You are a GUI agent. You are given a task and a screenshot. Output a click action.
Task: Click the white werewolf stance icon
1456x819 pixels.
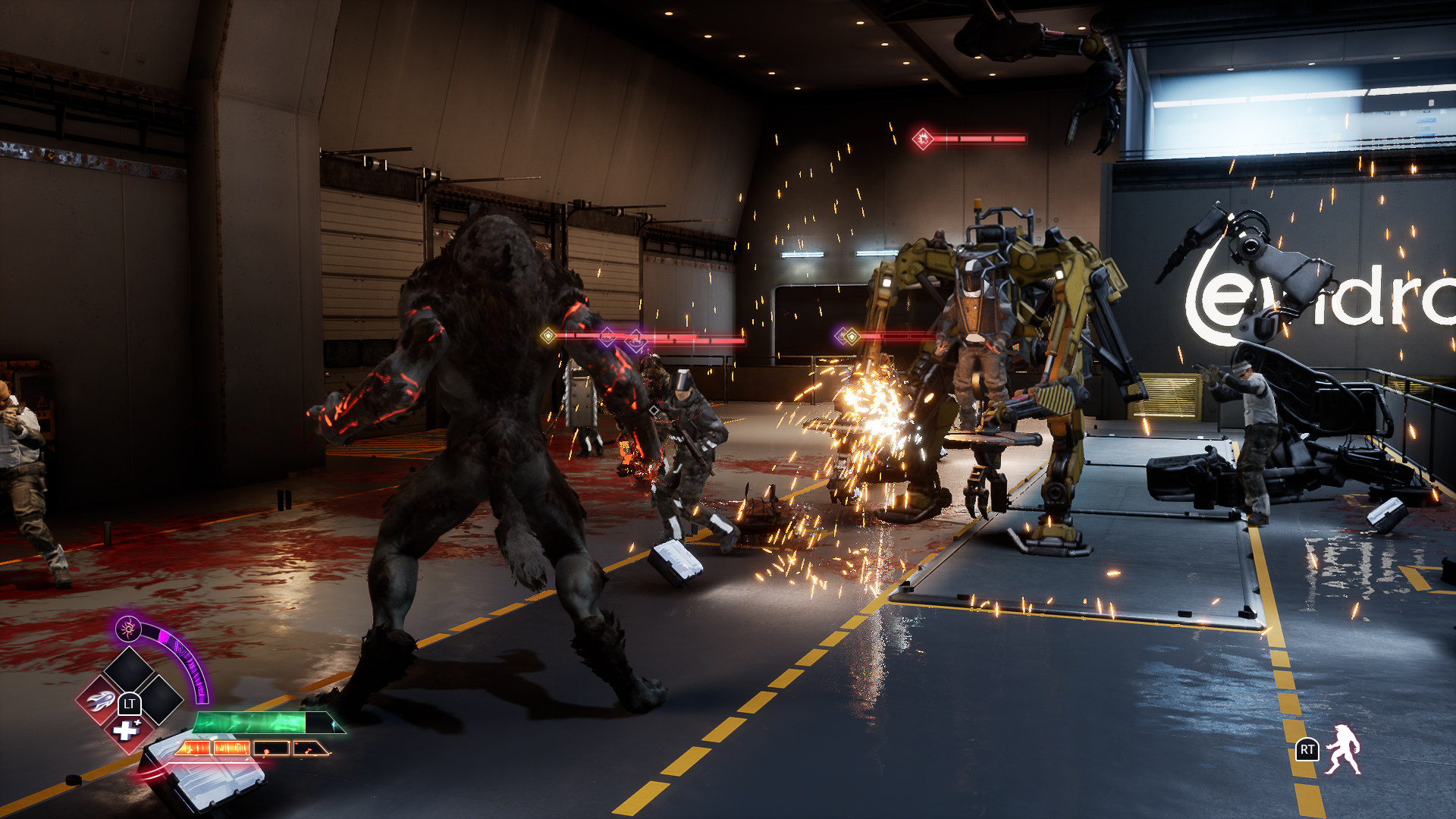pyautogui.click(x=1342, y=750)
